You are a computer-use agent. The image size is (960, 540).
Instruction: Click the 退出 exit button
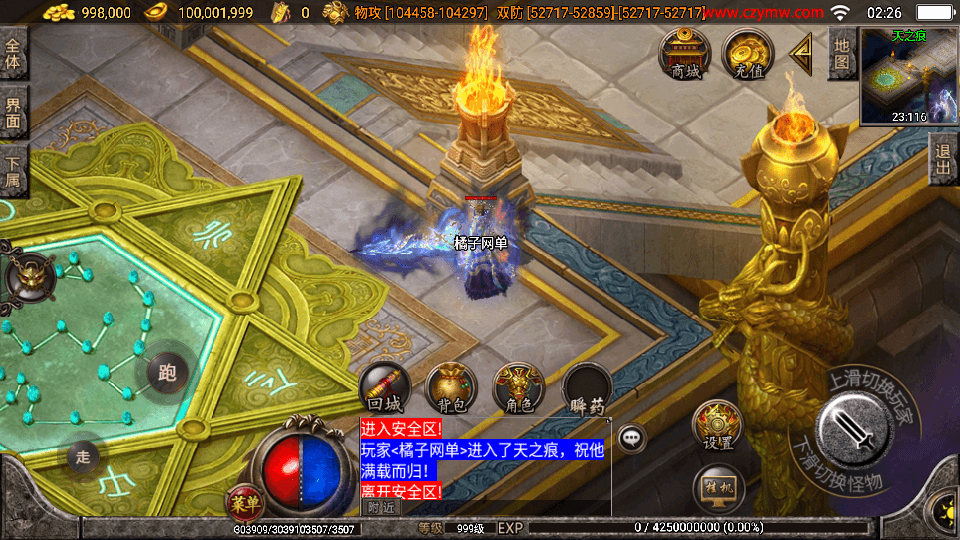(942, 158)
